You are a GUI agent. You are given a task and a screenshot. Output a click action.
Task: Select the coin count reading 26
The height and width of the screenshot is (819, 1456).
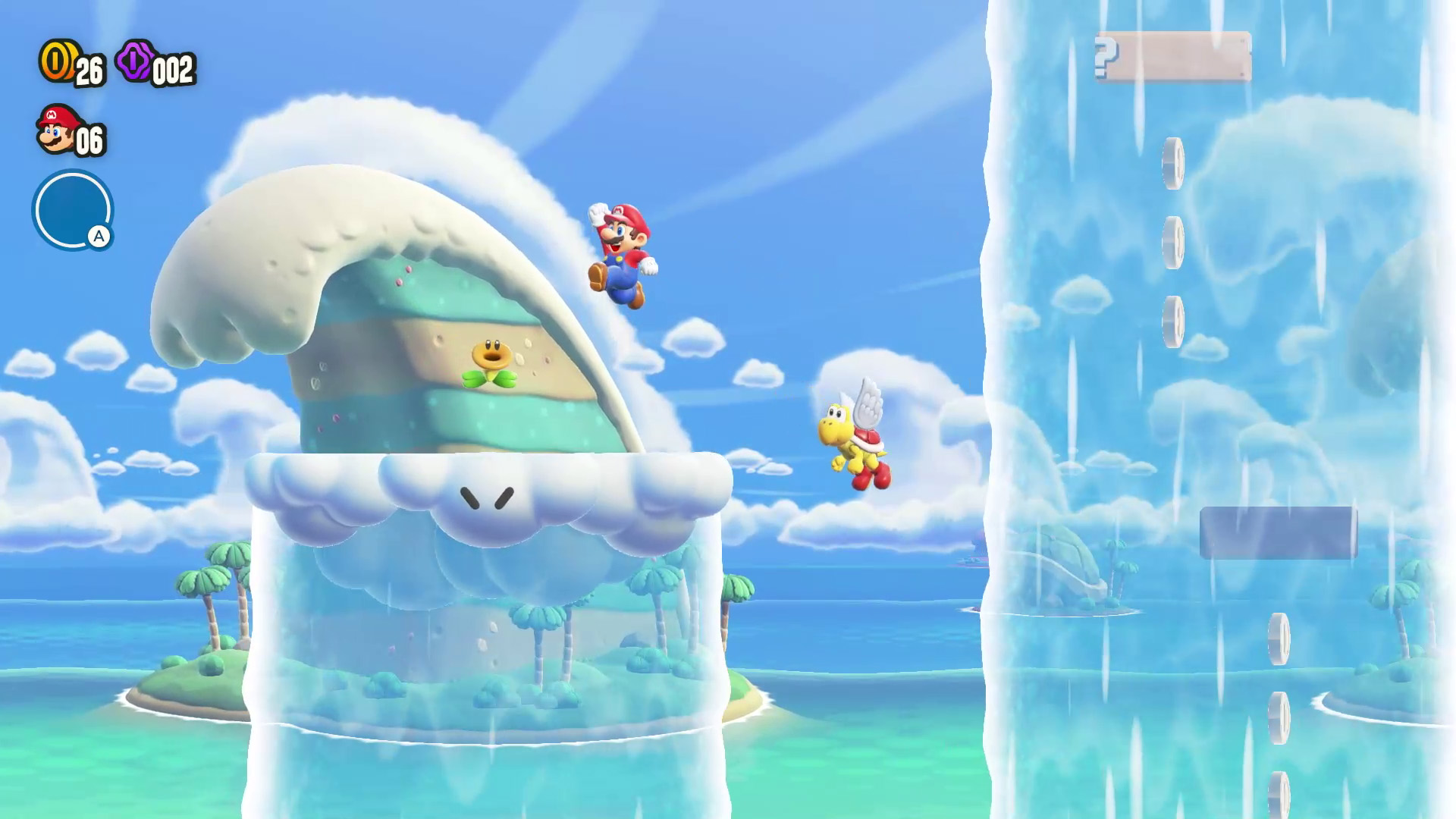click(89, 72)
